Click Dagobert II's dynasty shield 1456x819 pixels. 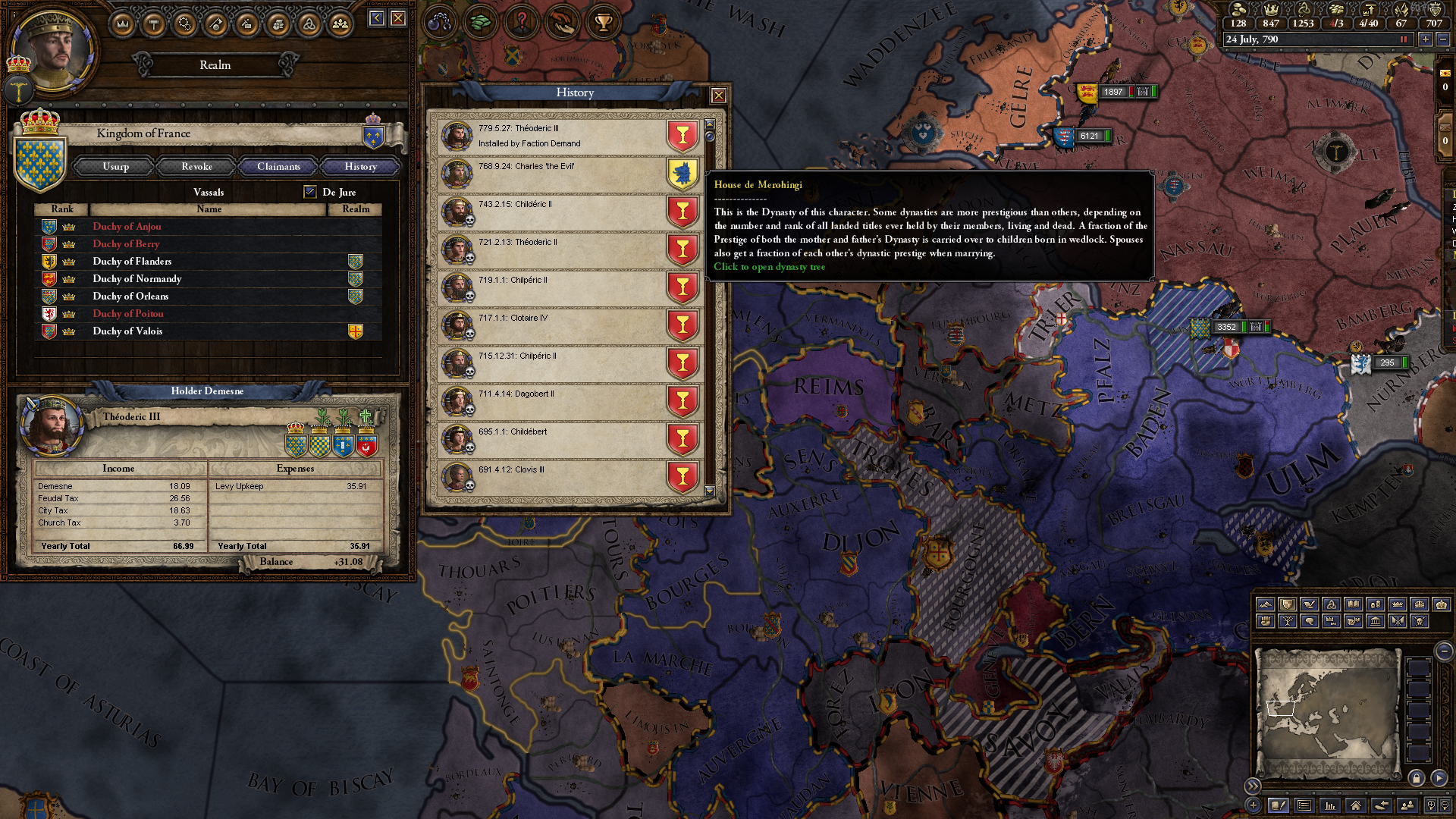[x=682, y=402]
